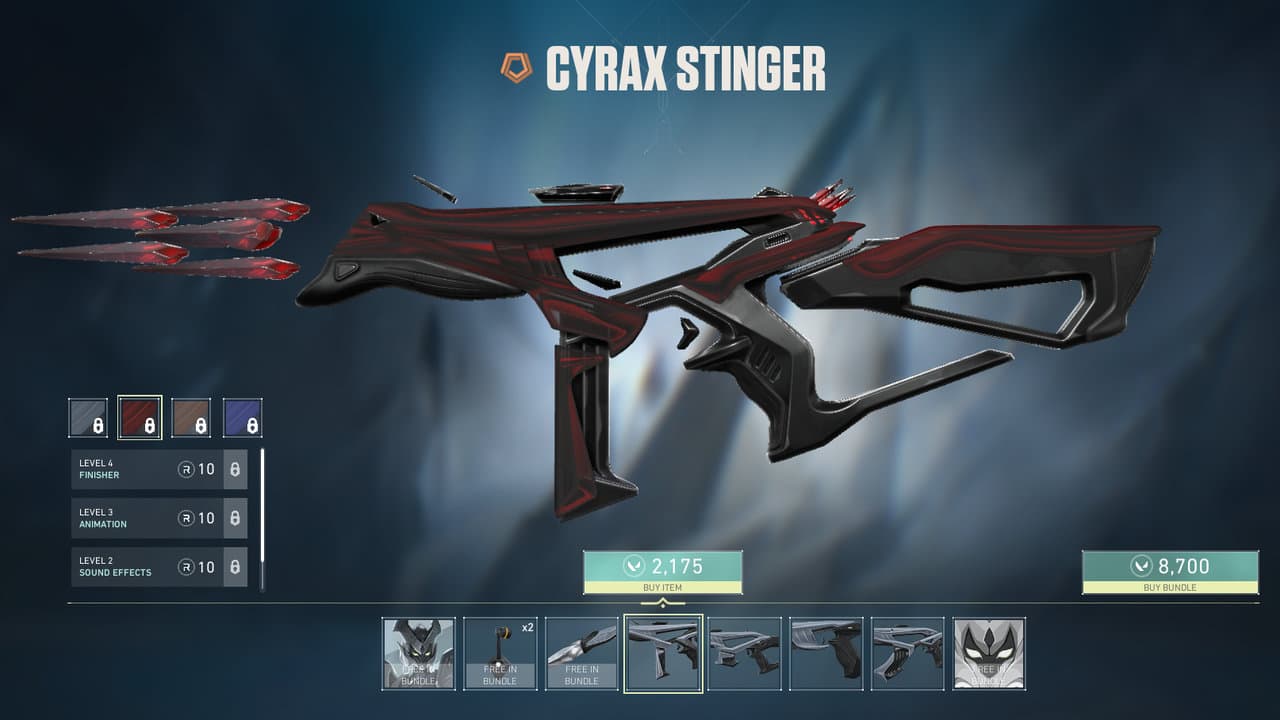Image resolution: width=1280 pixels, height=720 pixels.
Task: View the white mask spray thumbnail
Action: click(x=988, y=653)
